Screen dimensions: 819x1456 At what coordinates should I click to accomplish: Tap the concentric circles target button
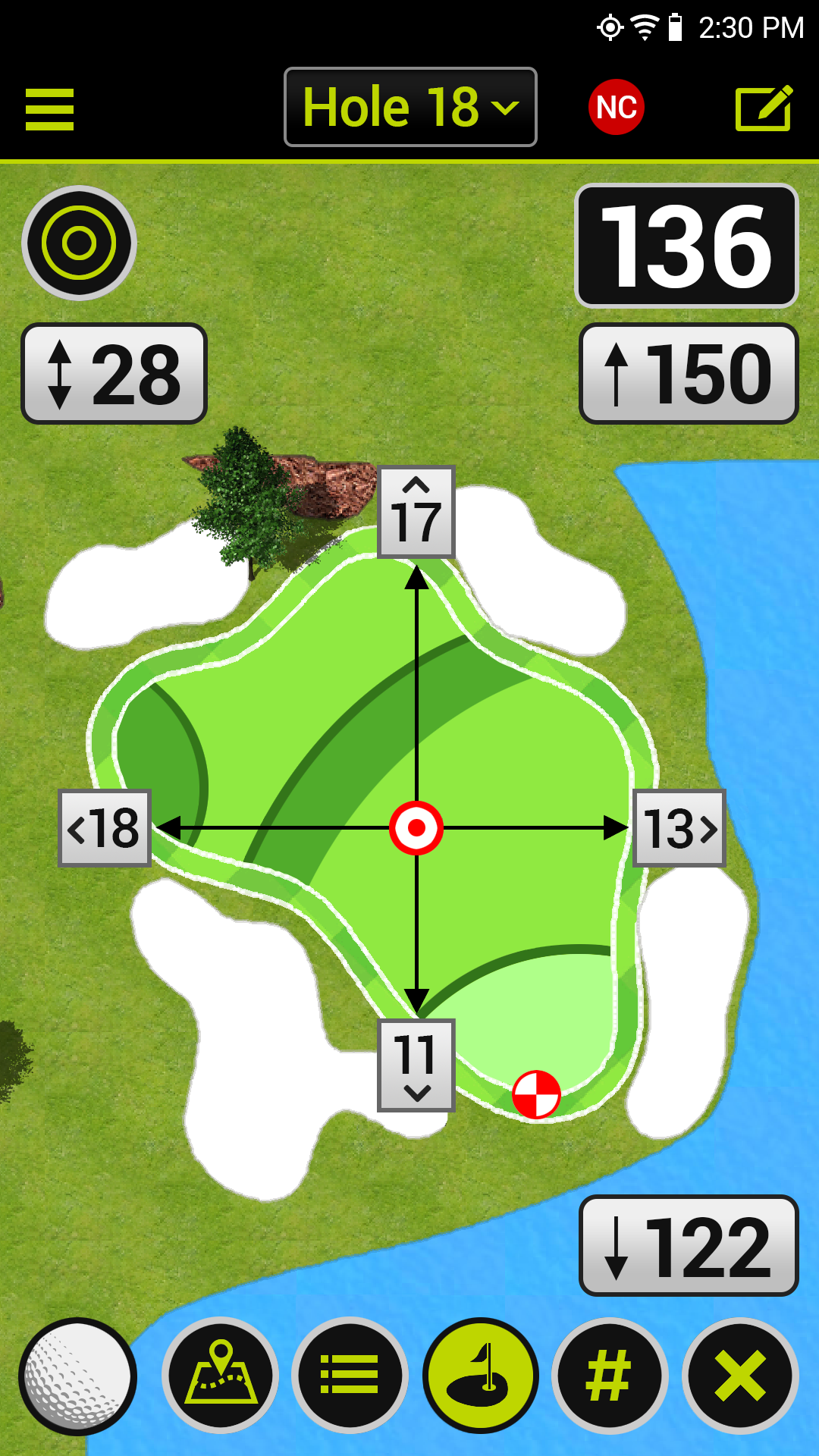[x=79, y=243]
